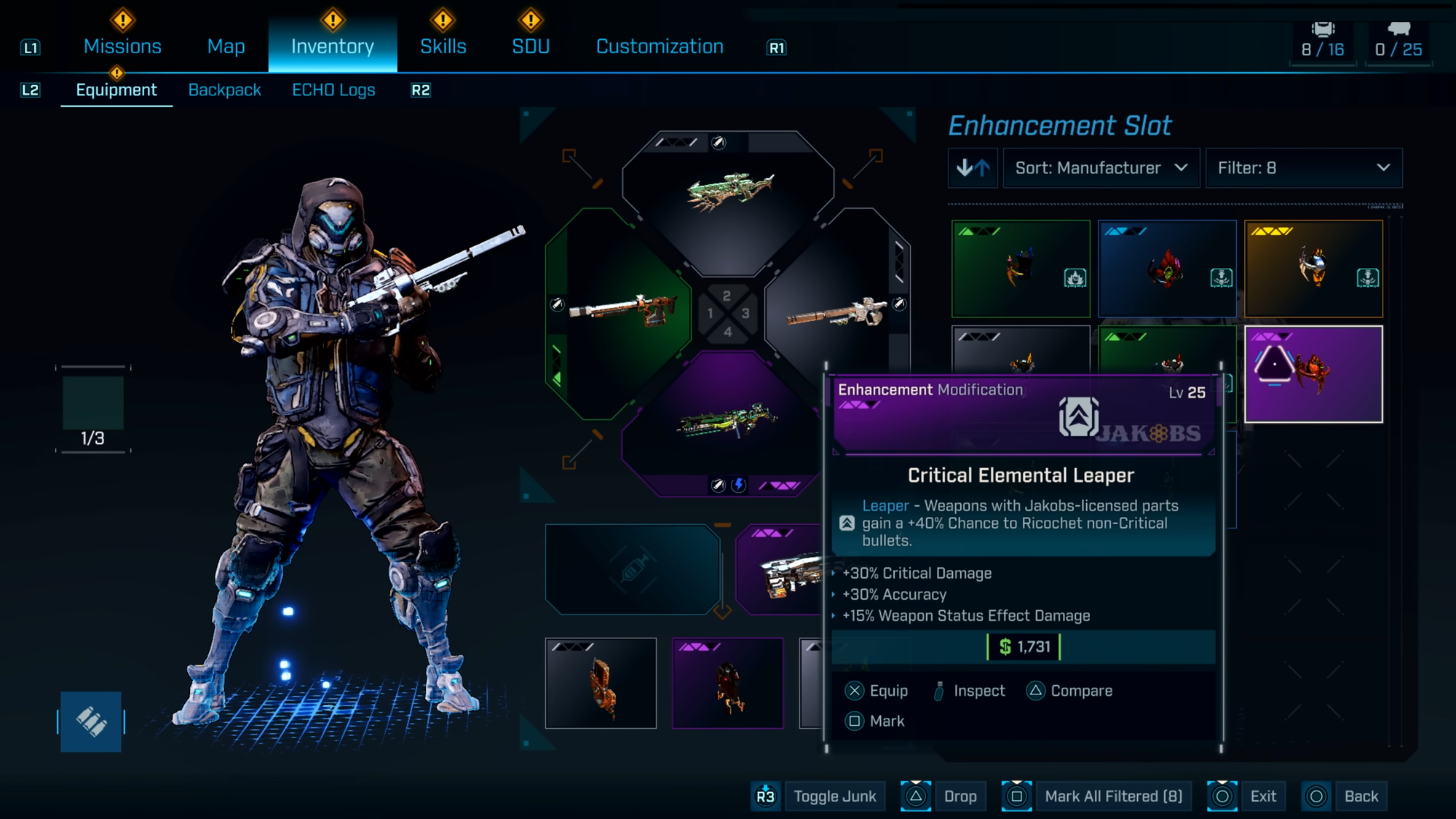Open the Map tab
The image size is (1456, 819).
point(226,47)
